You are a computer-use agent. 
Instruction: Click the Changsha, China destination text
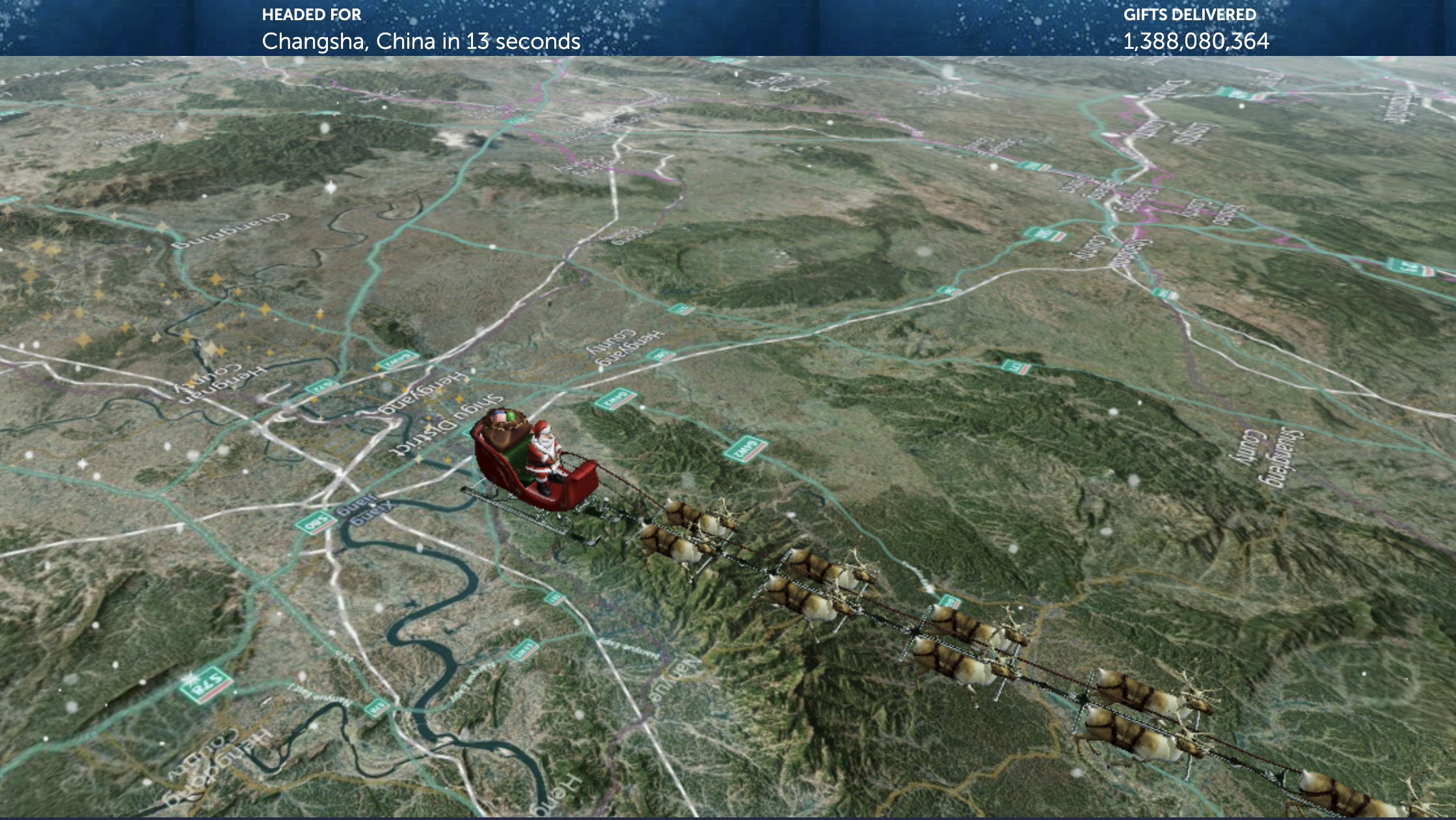point(420,42)
